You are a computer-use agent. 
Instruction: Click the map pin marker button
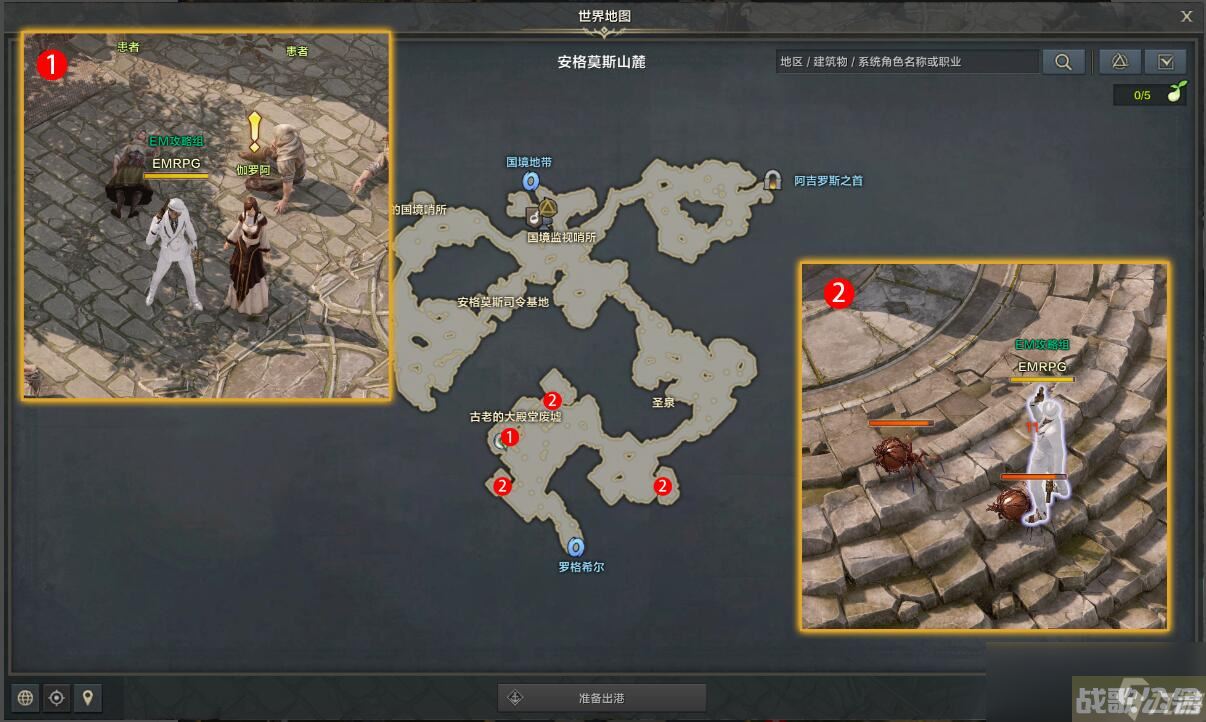coord(88,697)
